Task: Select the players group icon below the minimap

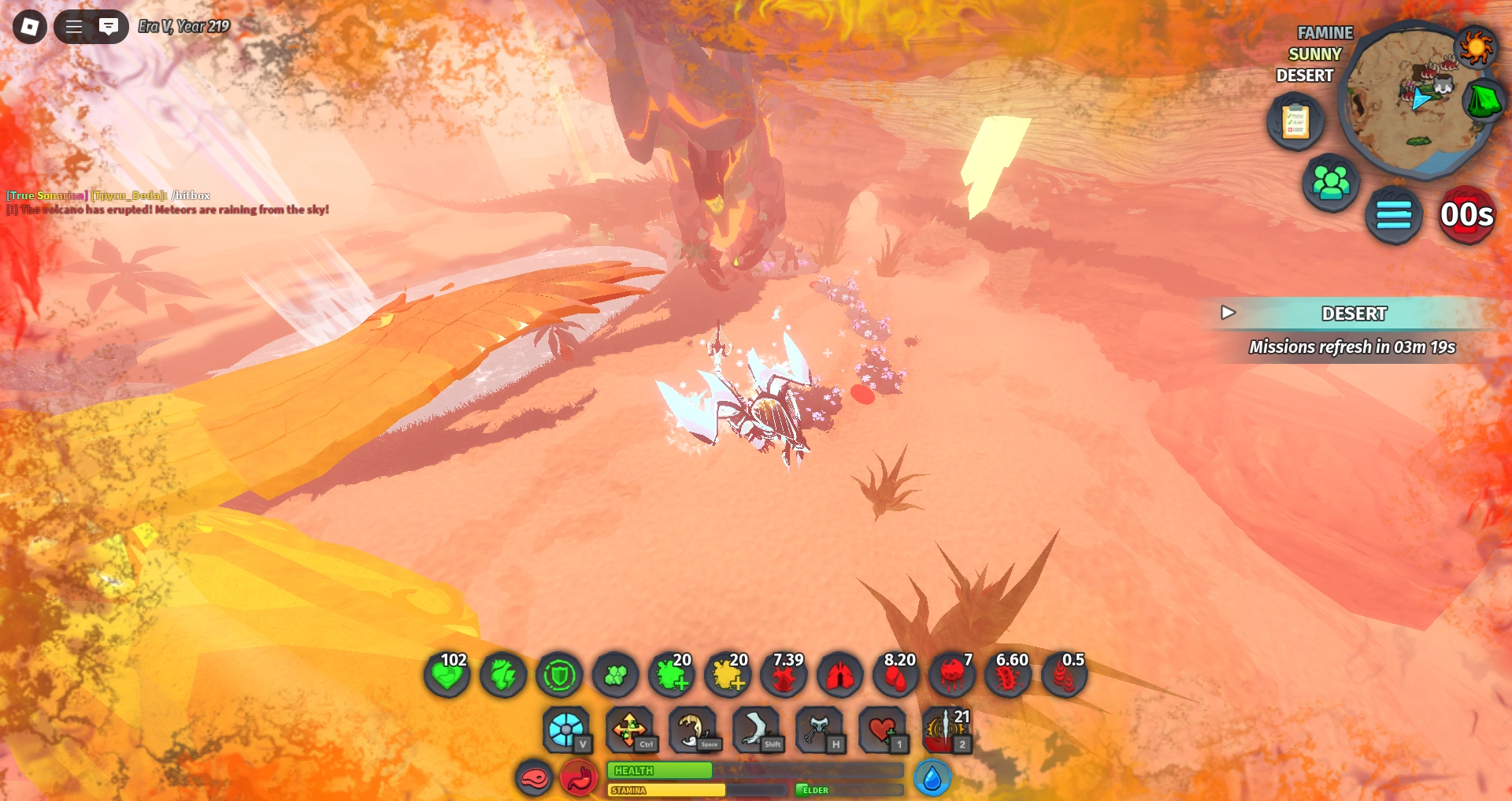Action: [x=1331, y=180]
